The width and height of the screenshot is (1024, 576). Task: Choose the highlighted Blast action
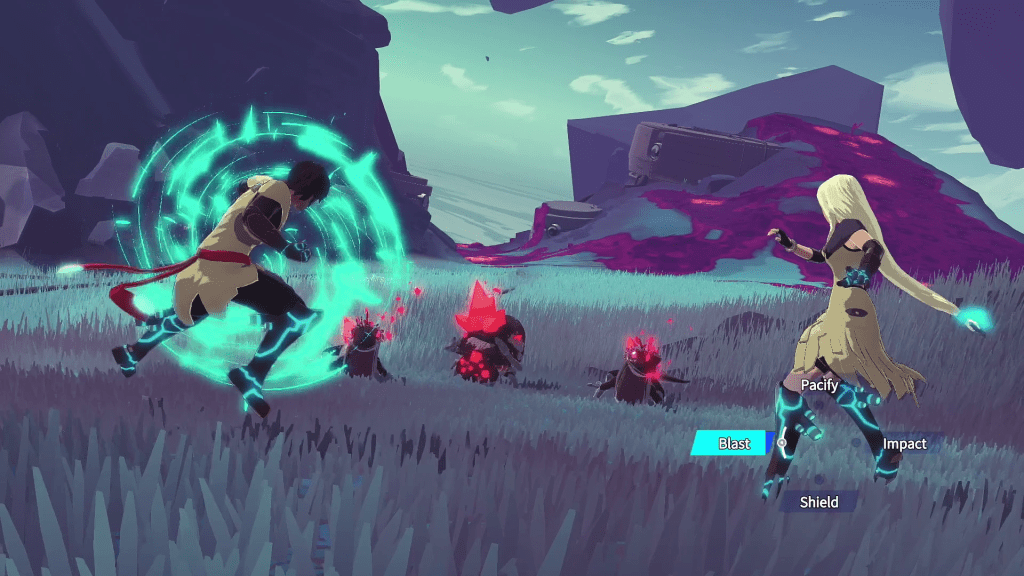tap(733, 443)
